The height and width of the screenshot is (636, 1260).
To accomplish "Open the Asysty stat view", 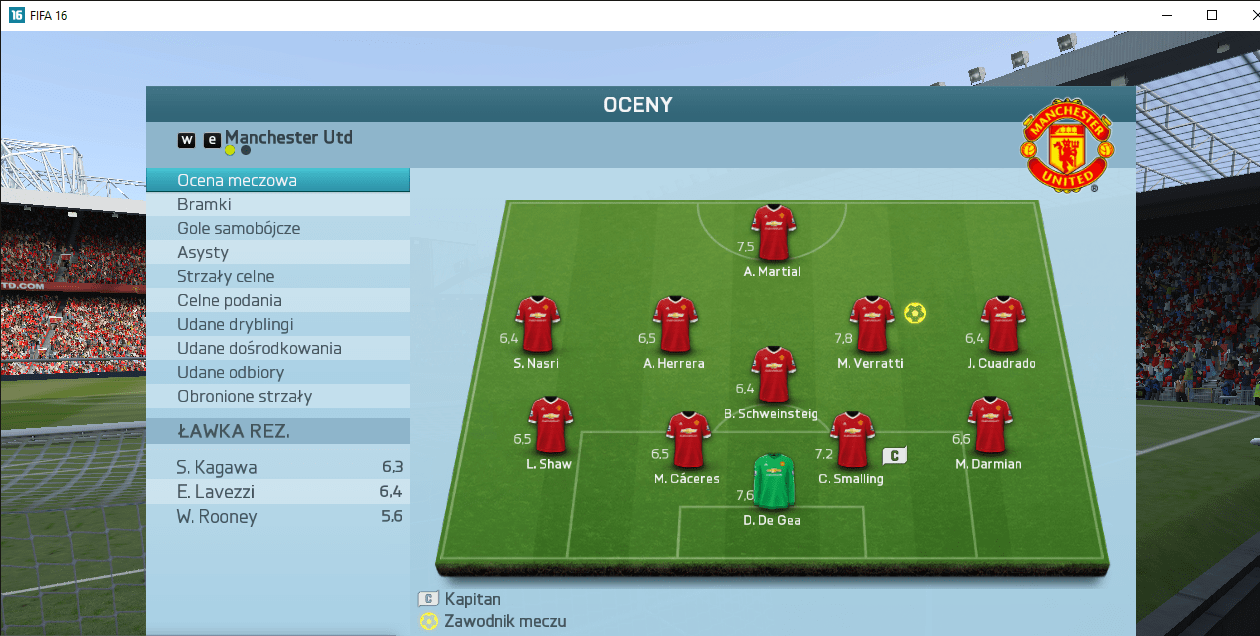I will click(277, 252).
